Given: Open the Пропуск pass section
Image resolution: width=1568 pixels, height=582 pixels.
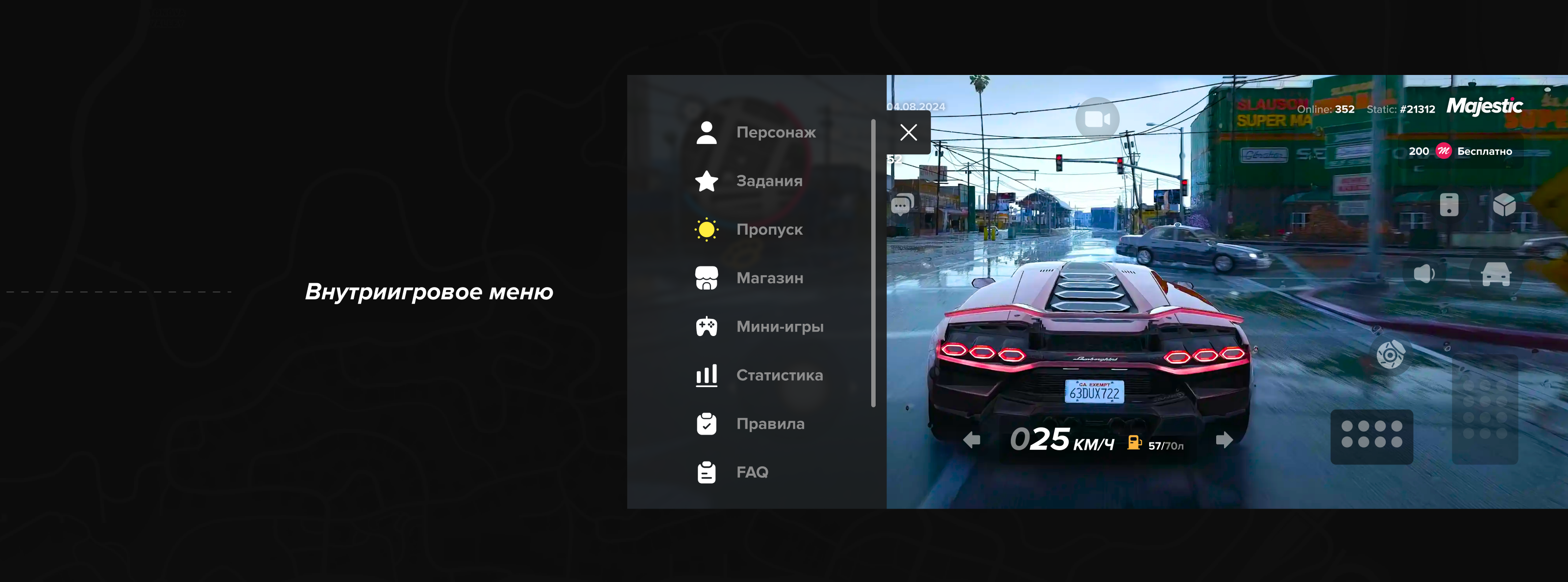Looking at the screenshot, I should [x=768, y=229].
